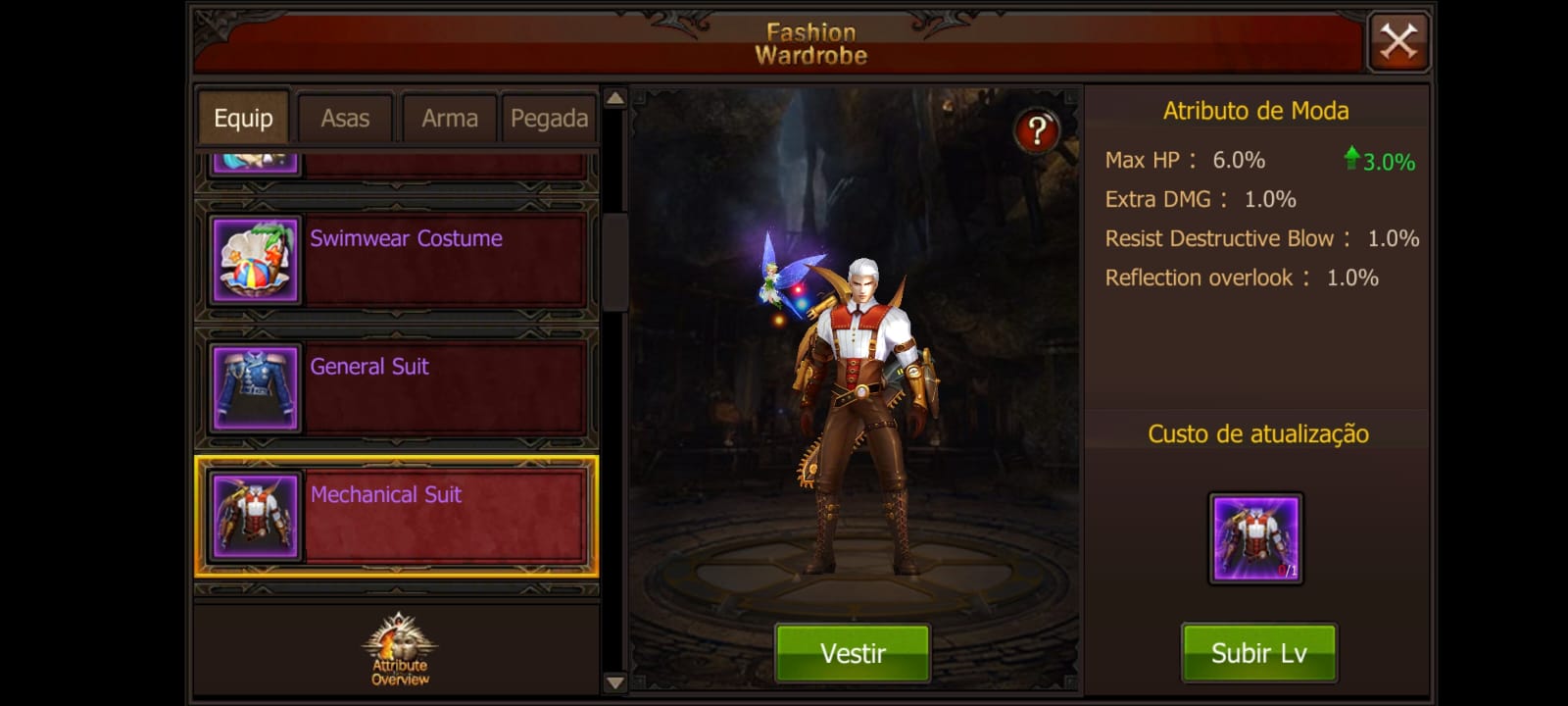Click the upgrade cost item icon
This screenshot has height=706, width=1568.
point(1255,538)
